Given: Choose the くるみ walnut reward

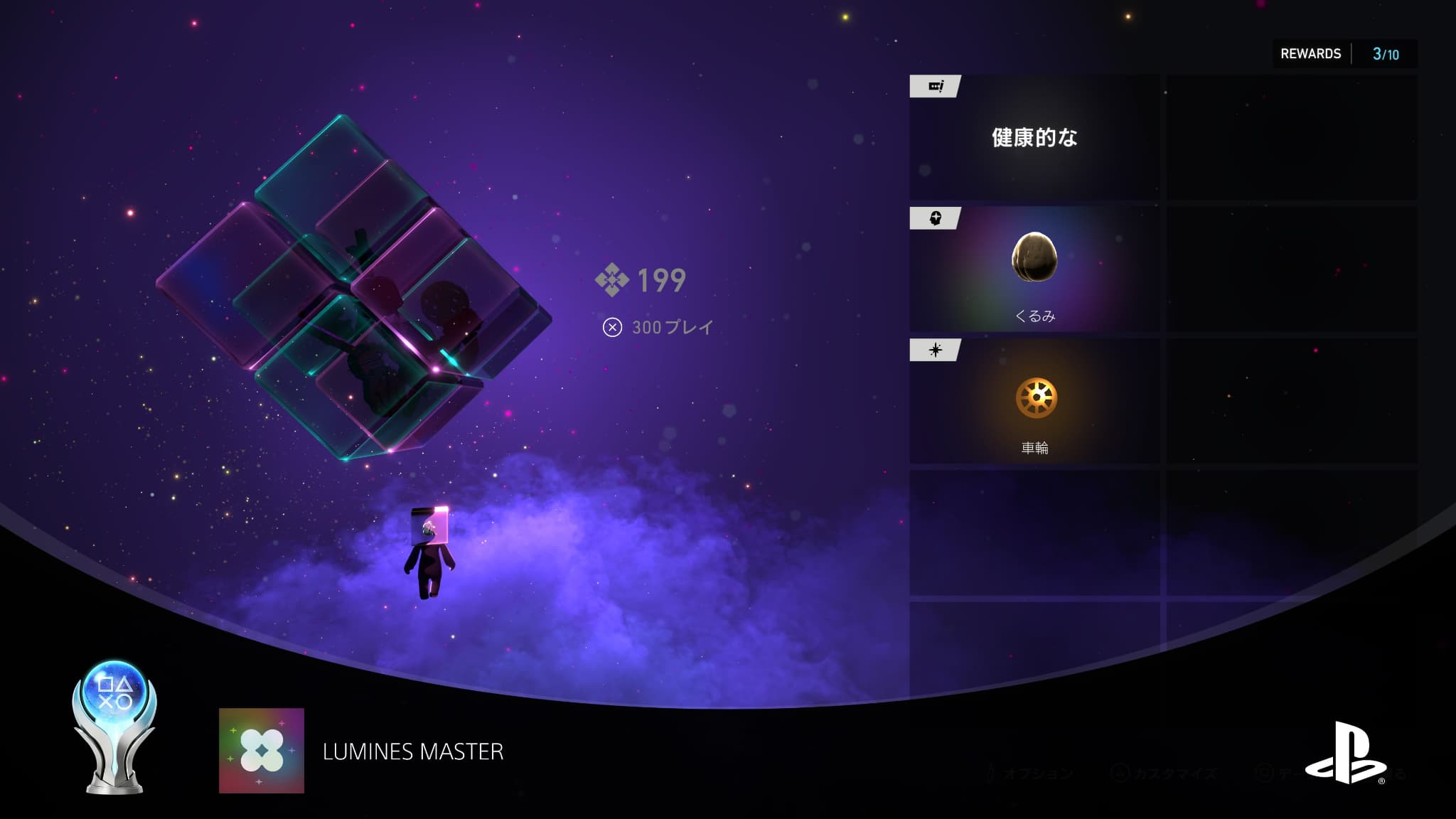Looking at the screenshot, I should point(1034,269).
